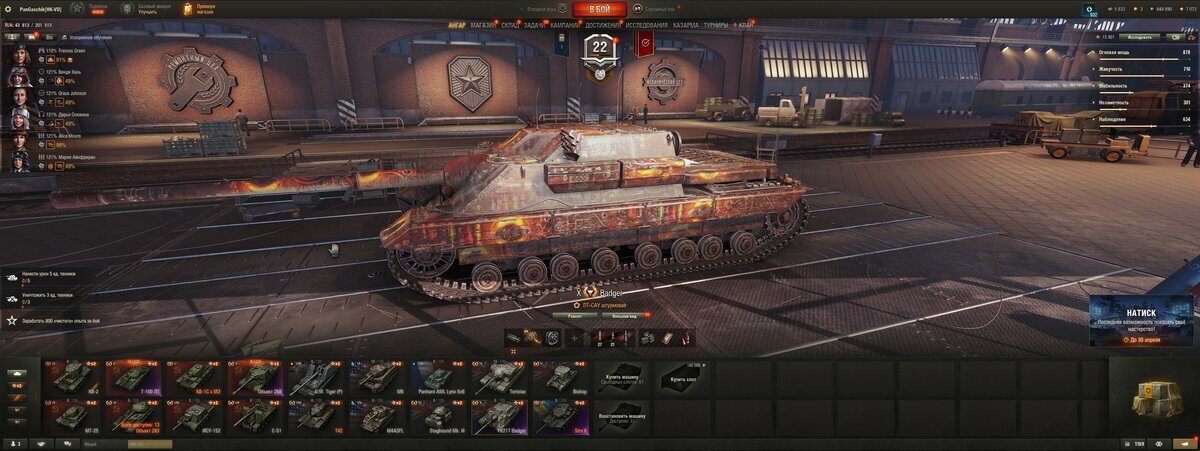
Task: Open the ИССЛЕДОВАНИЯ (research) tab
Action: click(x=646, y=24)
